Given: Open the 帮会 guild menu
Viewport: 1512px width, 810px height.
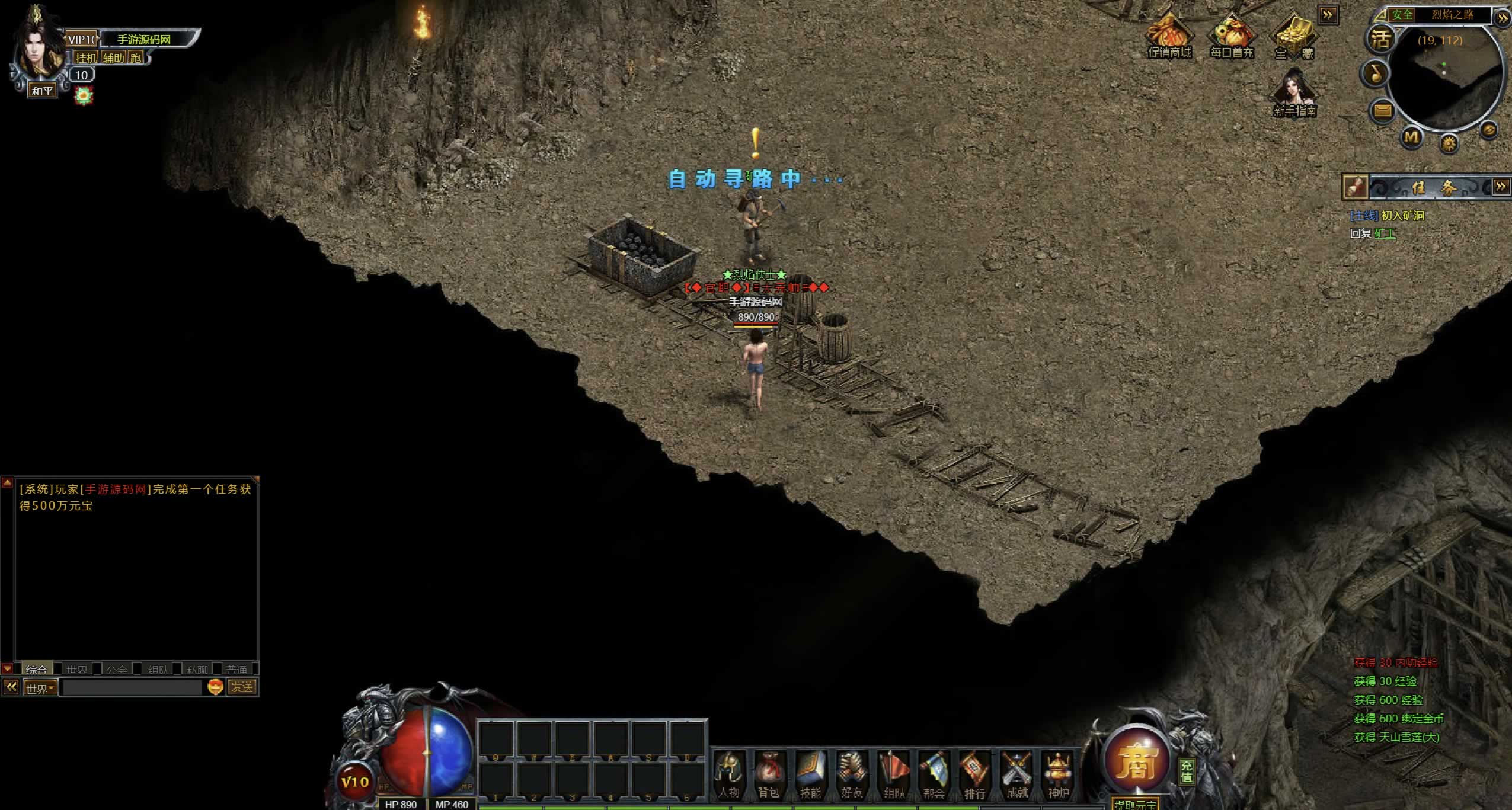Looking at the screenshot, I should coord(934,773).
